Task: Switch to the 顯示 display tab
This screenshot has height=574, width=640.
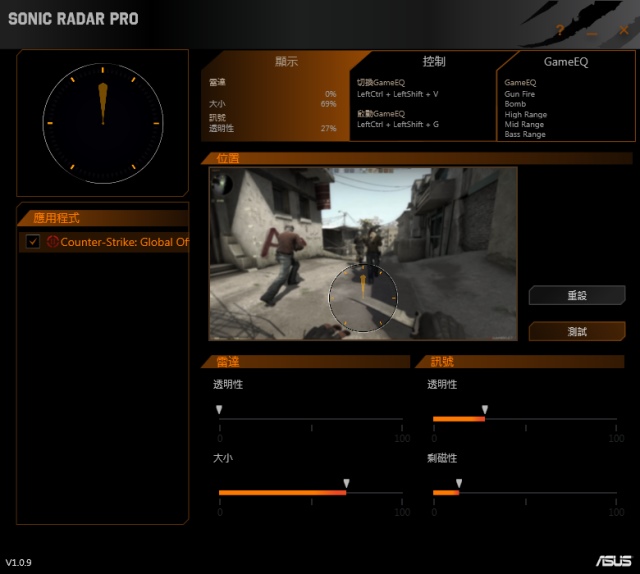Action: 286,62
